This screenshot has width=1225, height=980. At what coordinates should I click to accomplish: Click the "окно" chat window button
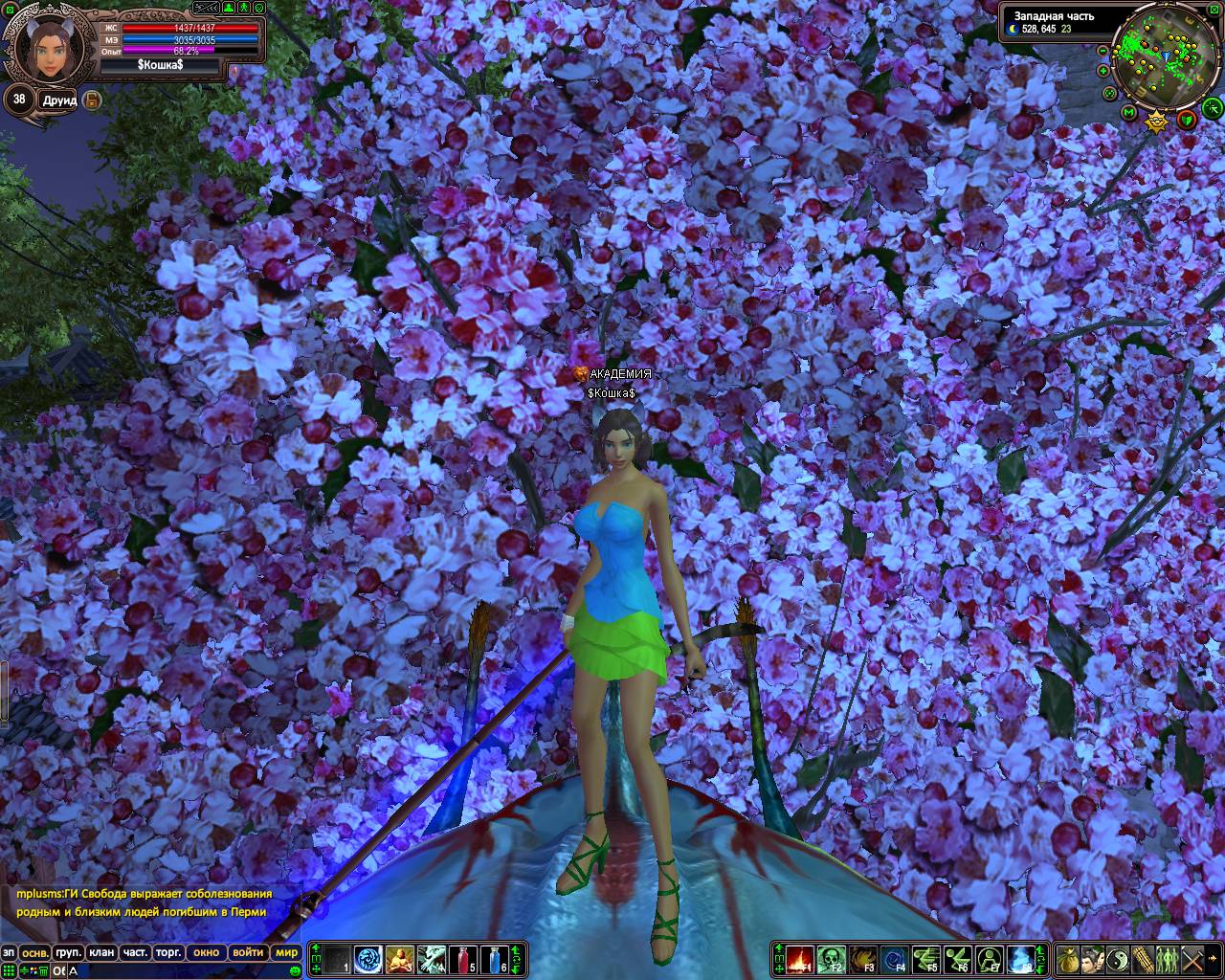(x=206, y=952)
